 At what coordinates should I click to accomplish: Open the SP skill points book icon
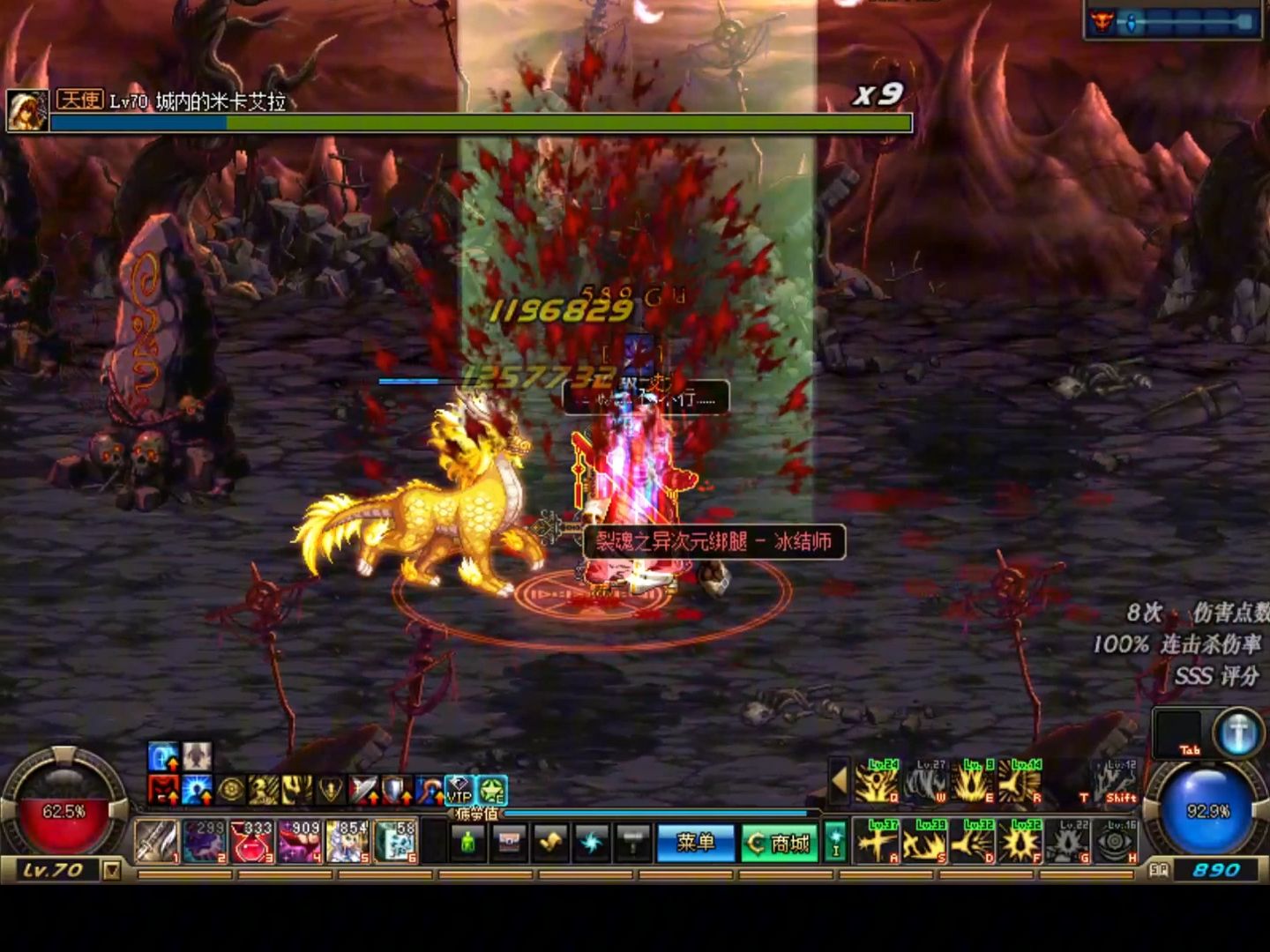pos(1158,870)
